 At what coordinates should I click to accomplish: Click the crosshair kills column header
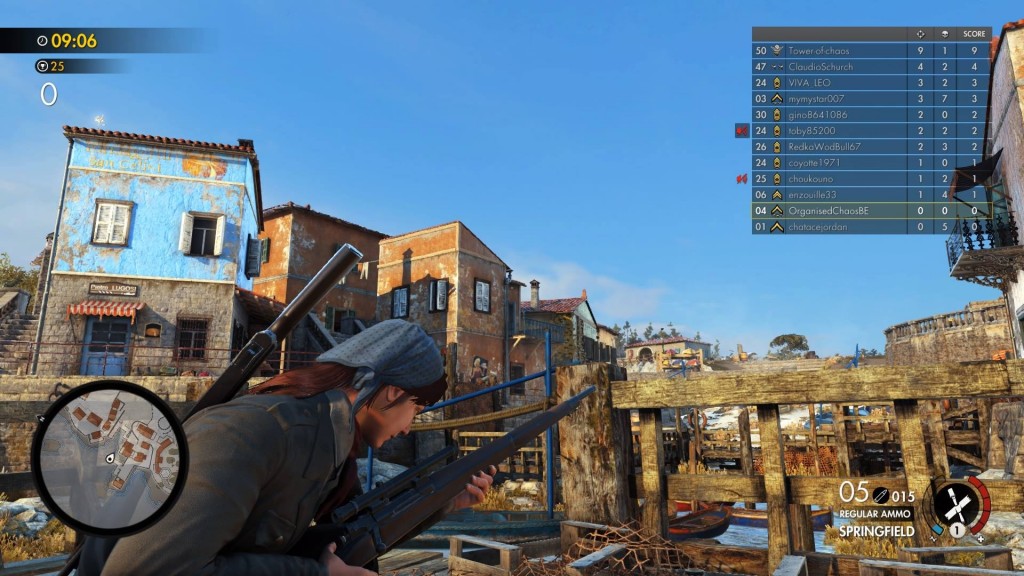[x=920, y=34]
